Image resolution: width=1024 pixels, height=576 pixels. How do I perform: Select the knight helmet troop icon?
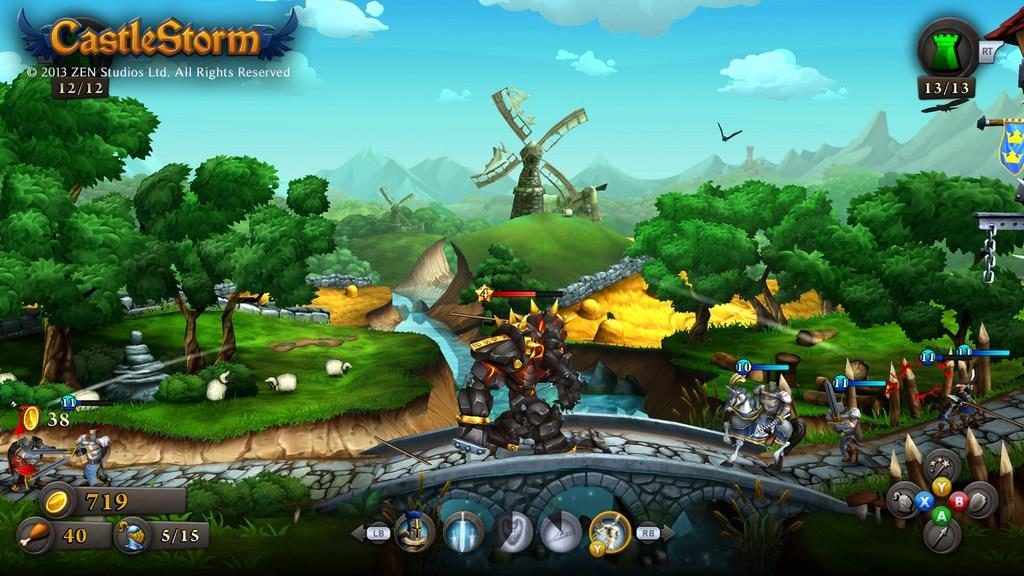[x=413, y=531]
